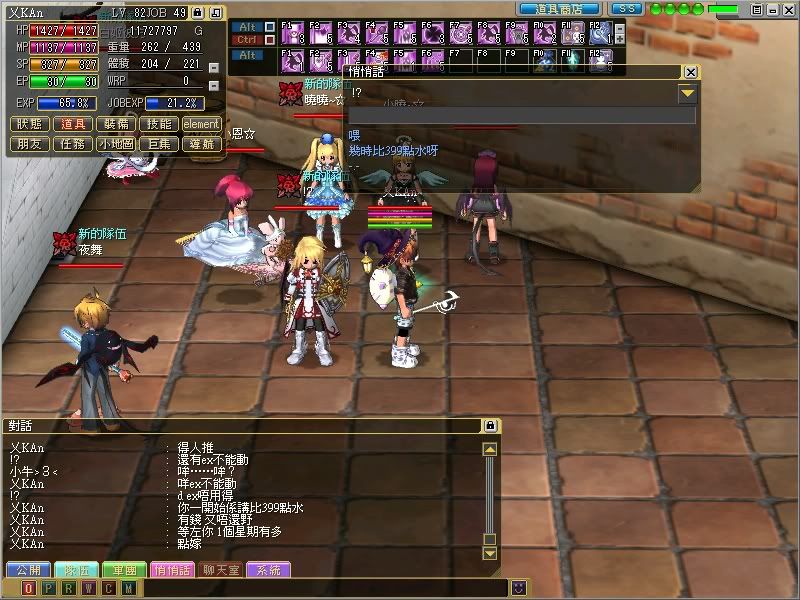Open the 任務 quest log
Screen dimensions: 800x600
[73, 144]
